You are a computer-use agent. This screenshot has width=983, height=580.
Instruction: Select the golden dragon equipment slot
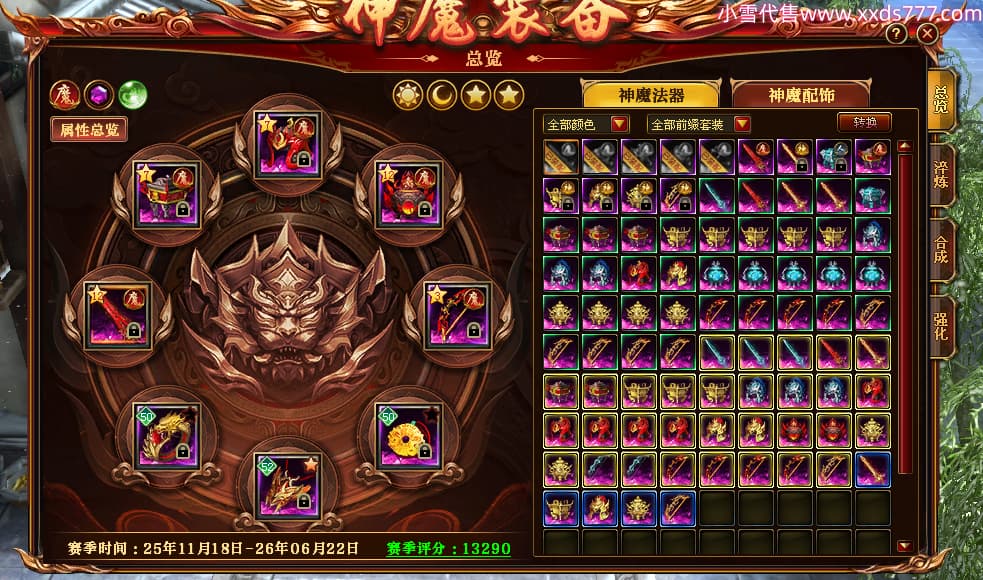[x=167, y=435]
